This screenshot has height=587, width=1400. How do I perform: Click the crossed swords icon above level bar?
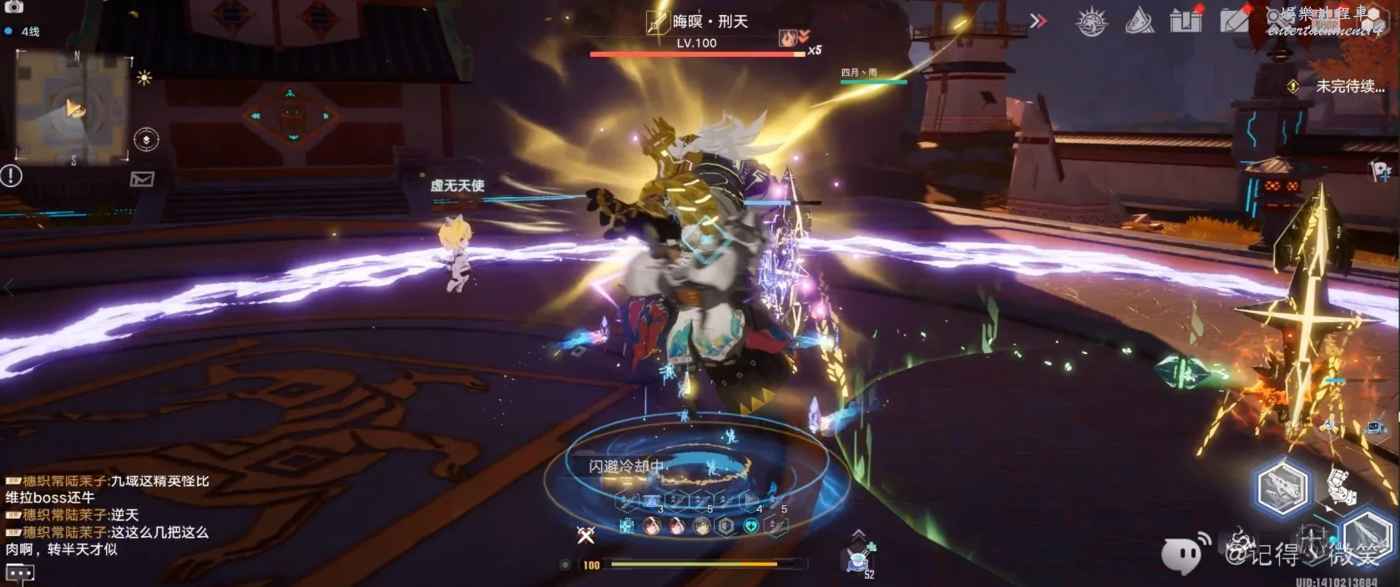(x=587, y=535)
